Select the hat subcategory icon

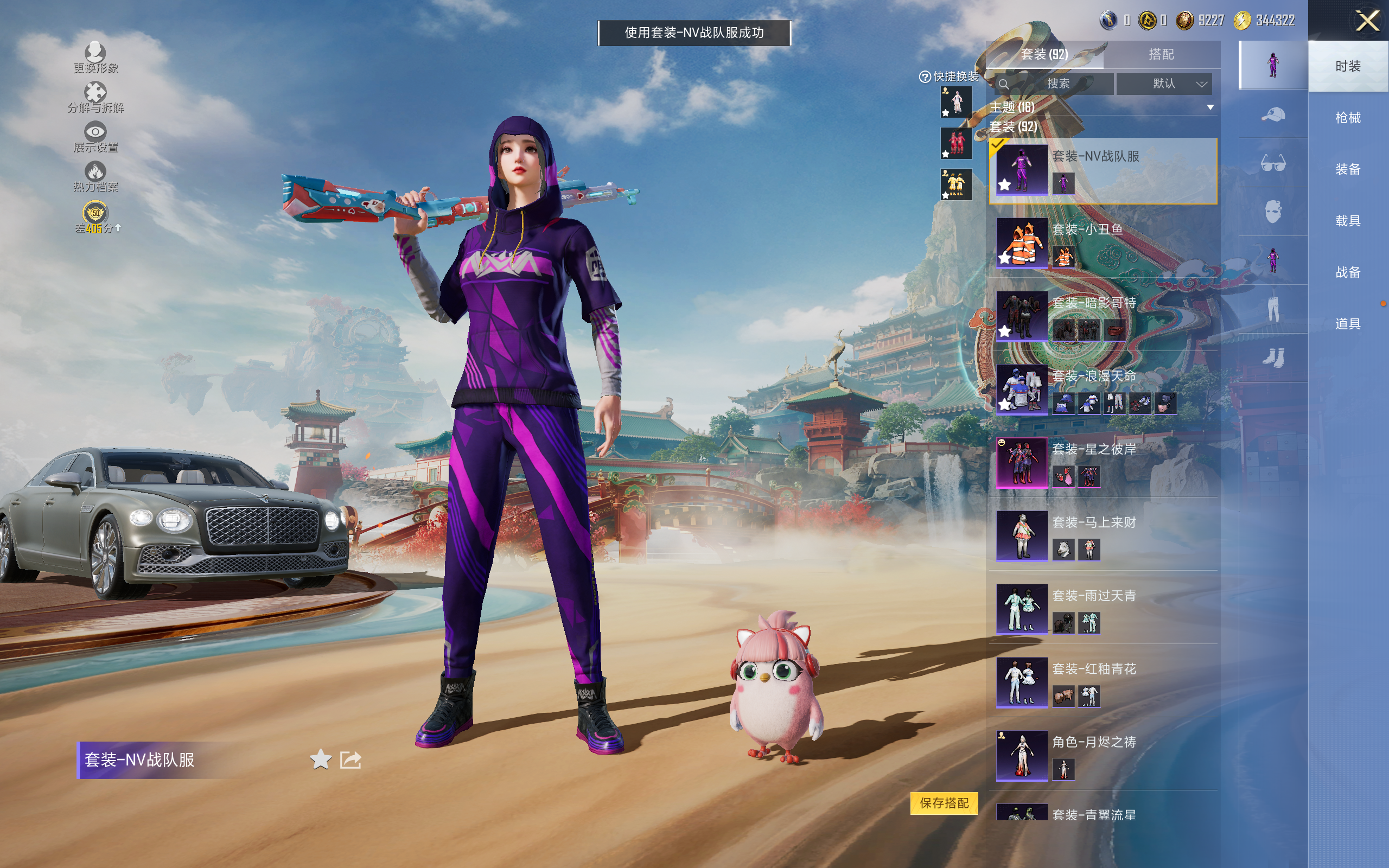(x=1272, y=115)
